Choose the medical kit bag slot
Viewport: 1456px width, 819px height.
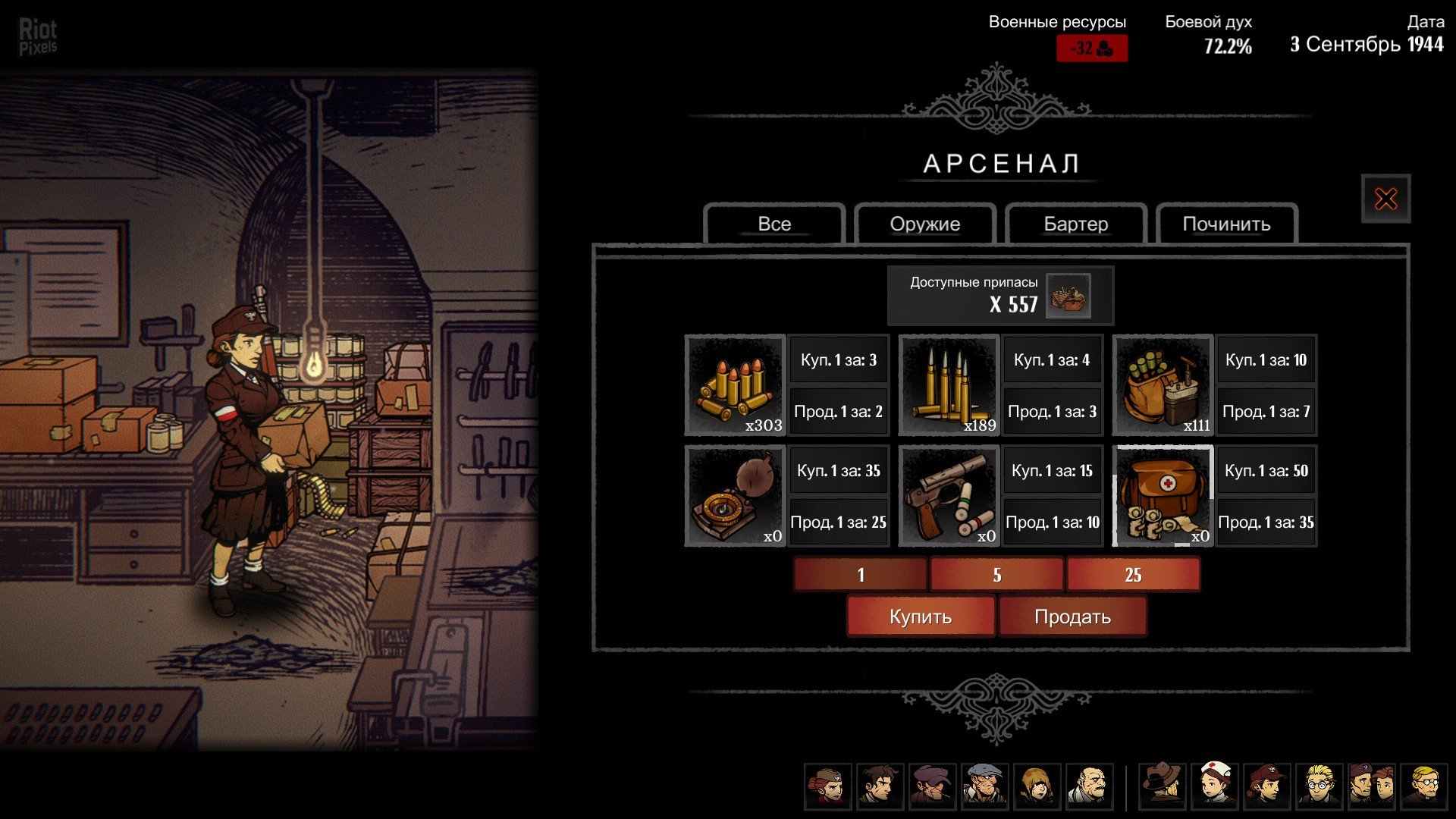[x=1163, y=496]
